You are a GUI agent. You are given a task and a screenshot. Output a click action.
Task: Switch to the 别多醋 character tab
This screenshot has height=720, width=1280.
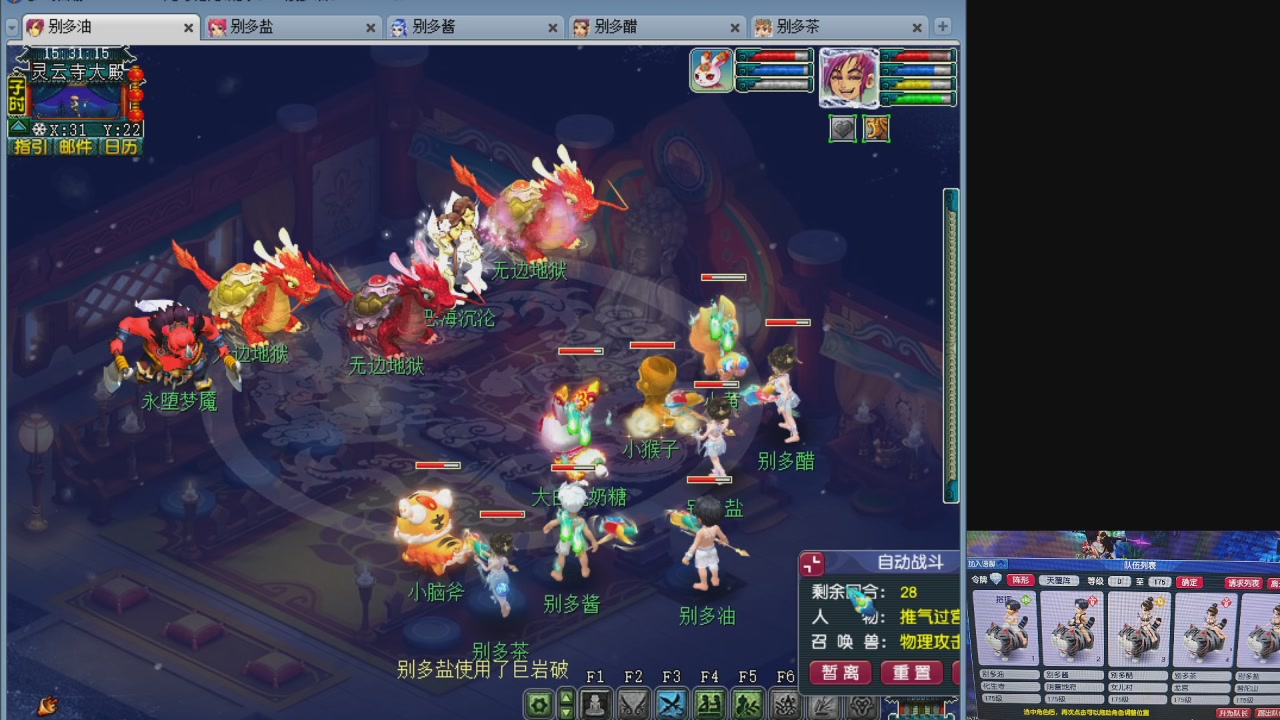654,28
